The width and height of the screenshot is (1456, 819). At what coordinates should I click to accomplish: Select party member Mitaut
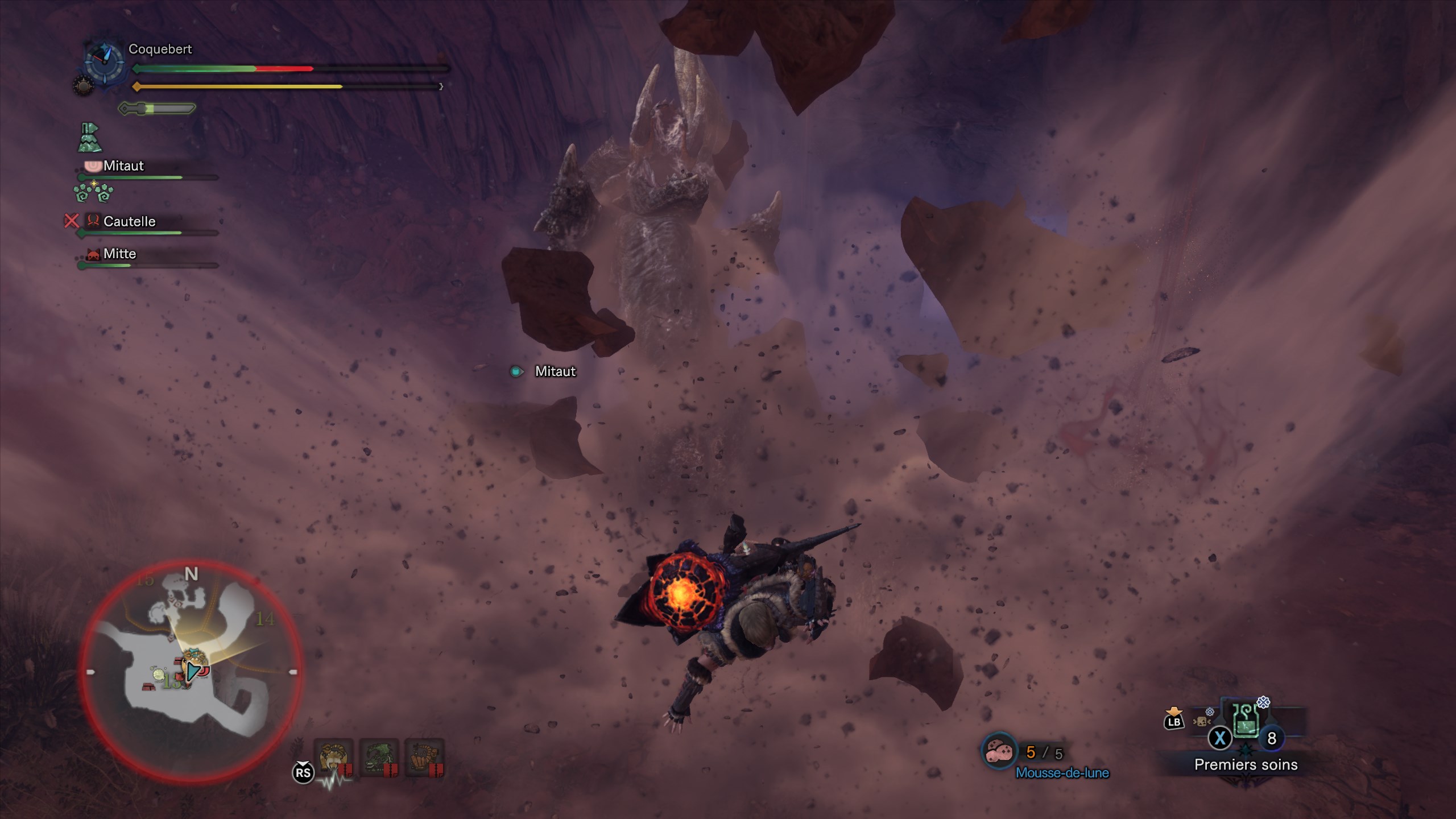(x=123, y=166)
